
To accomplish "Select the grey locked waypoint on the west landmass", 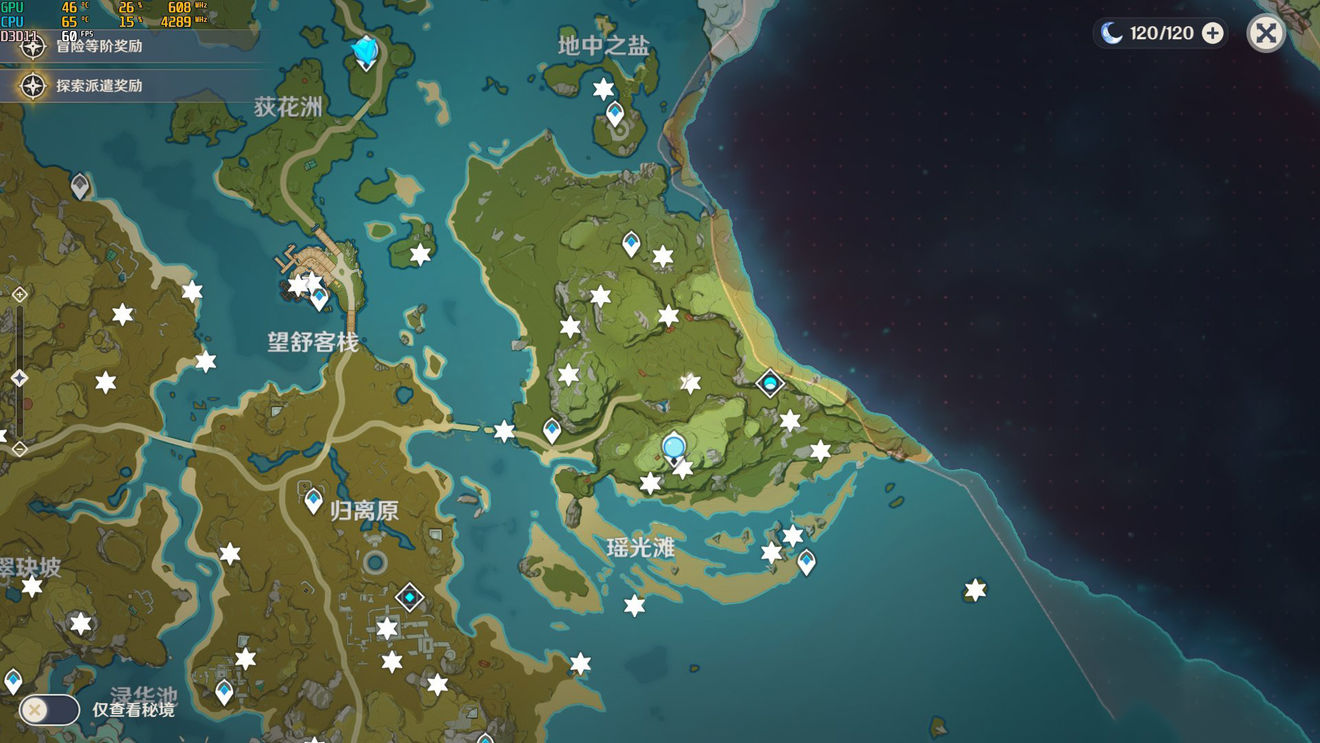I will [80, 185].
